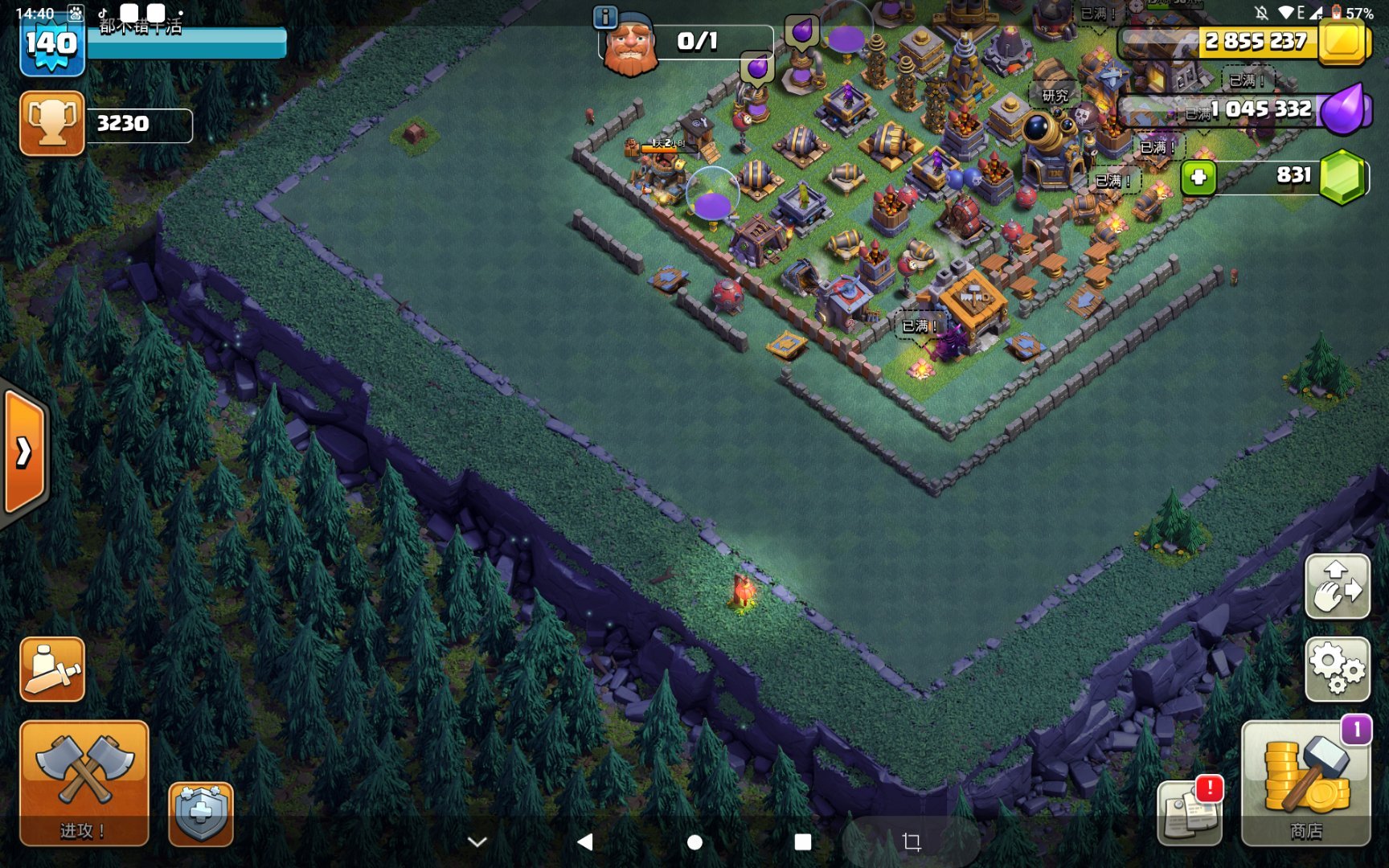
Task: Open the army statue and sword button
Action: coord(52,669)
